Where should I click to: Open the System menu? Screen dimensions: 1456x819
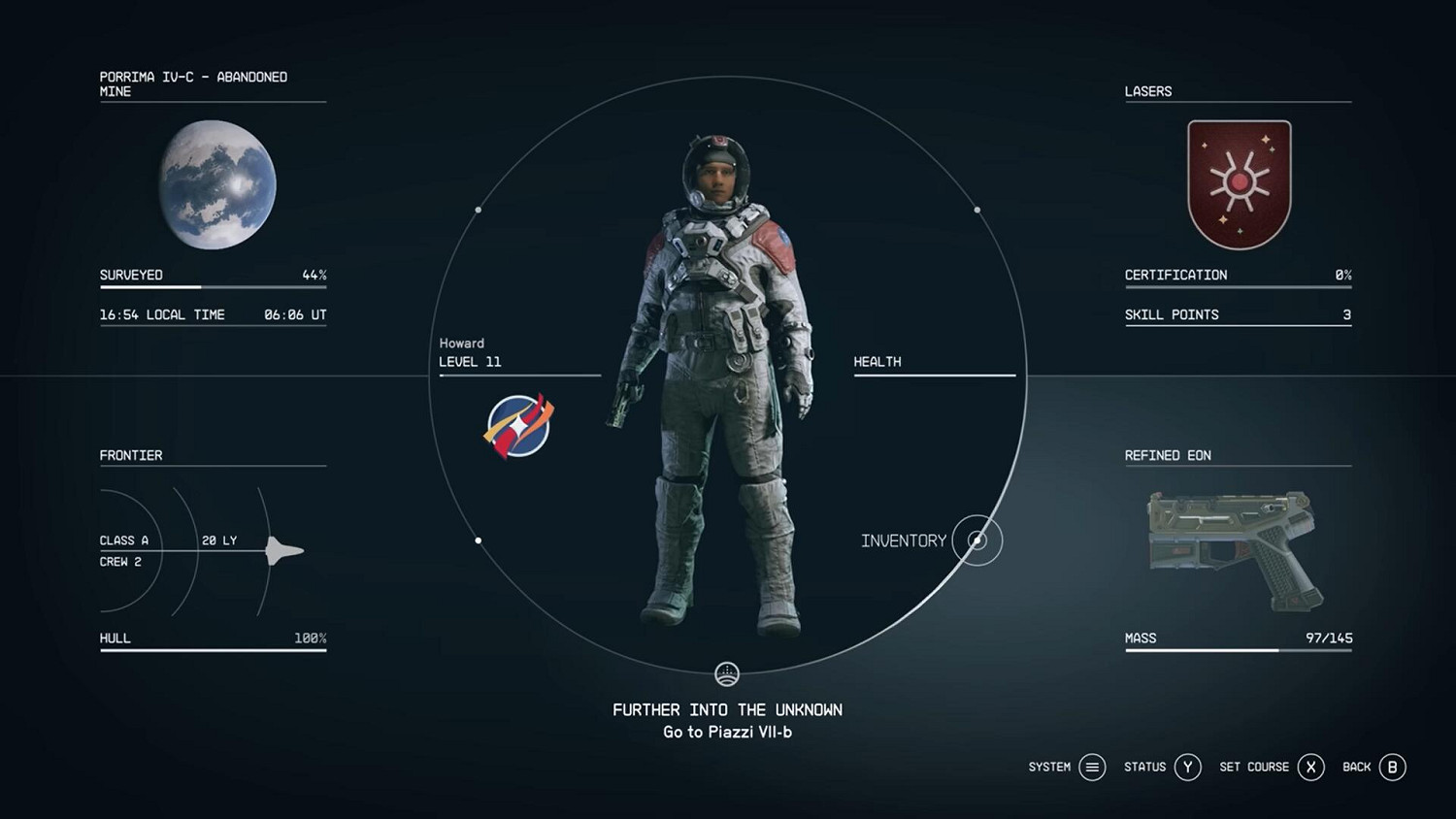point(1092,768)
